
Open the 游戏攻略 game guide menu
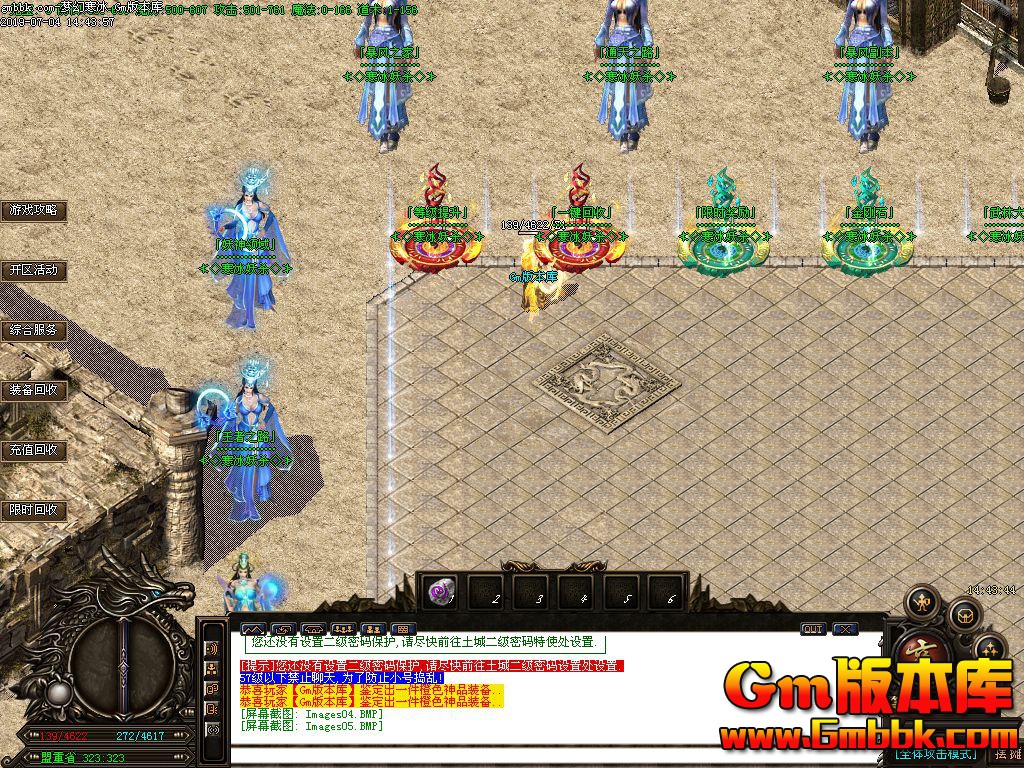coord(34,211)
